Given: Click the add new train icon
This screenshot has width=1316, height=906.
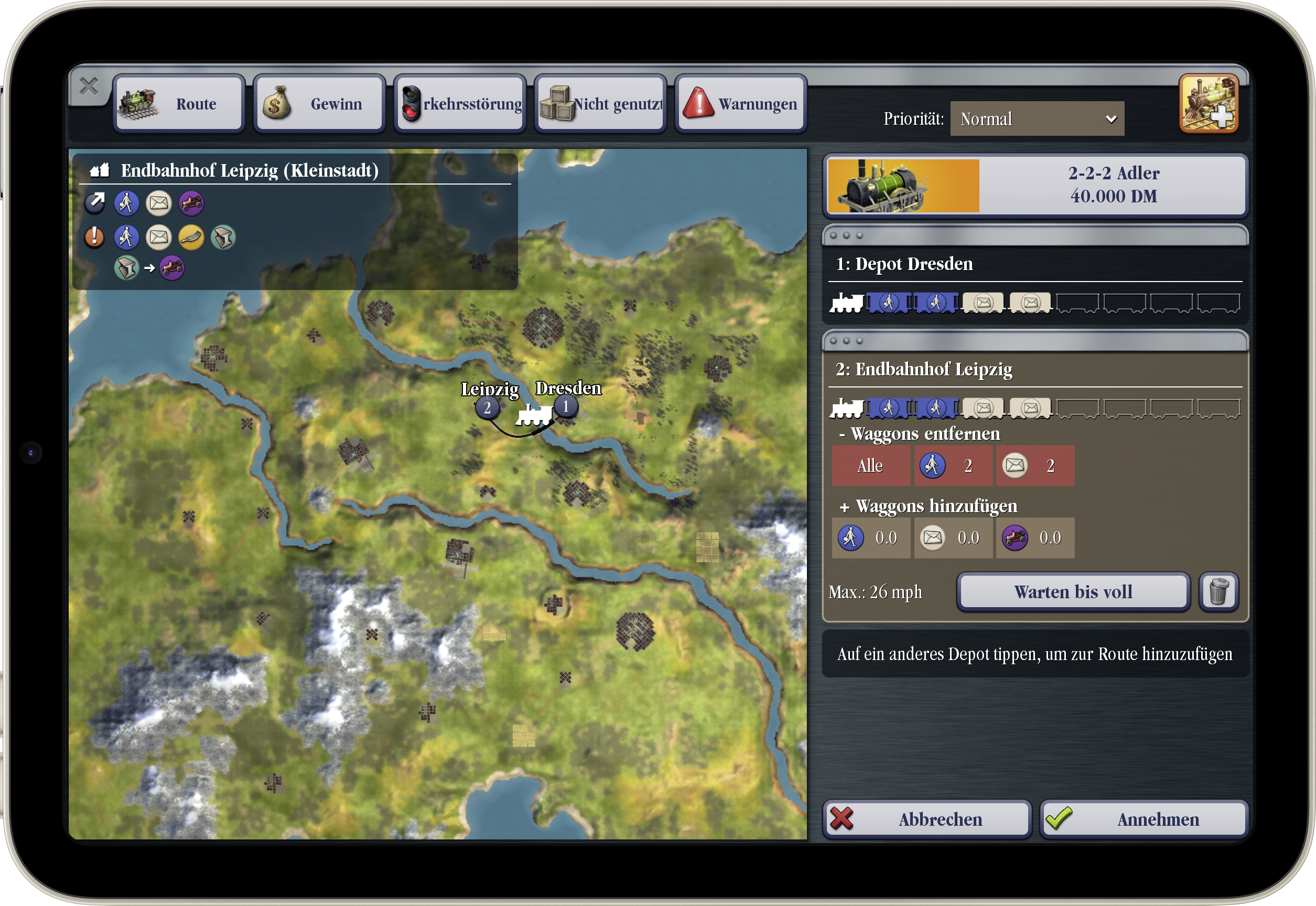Looking at the screenshot, I should (x=1208, y=103).
